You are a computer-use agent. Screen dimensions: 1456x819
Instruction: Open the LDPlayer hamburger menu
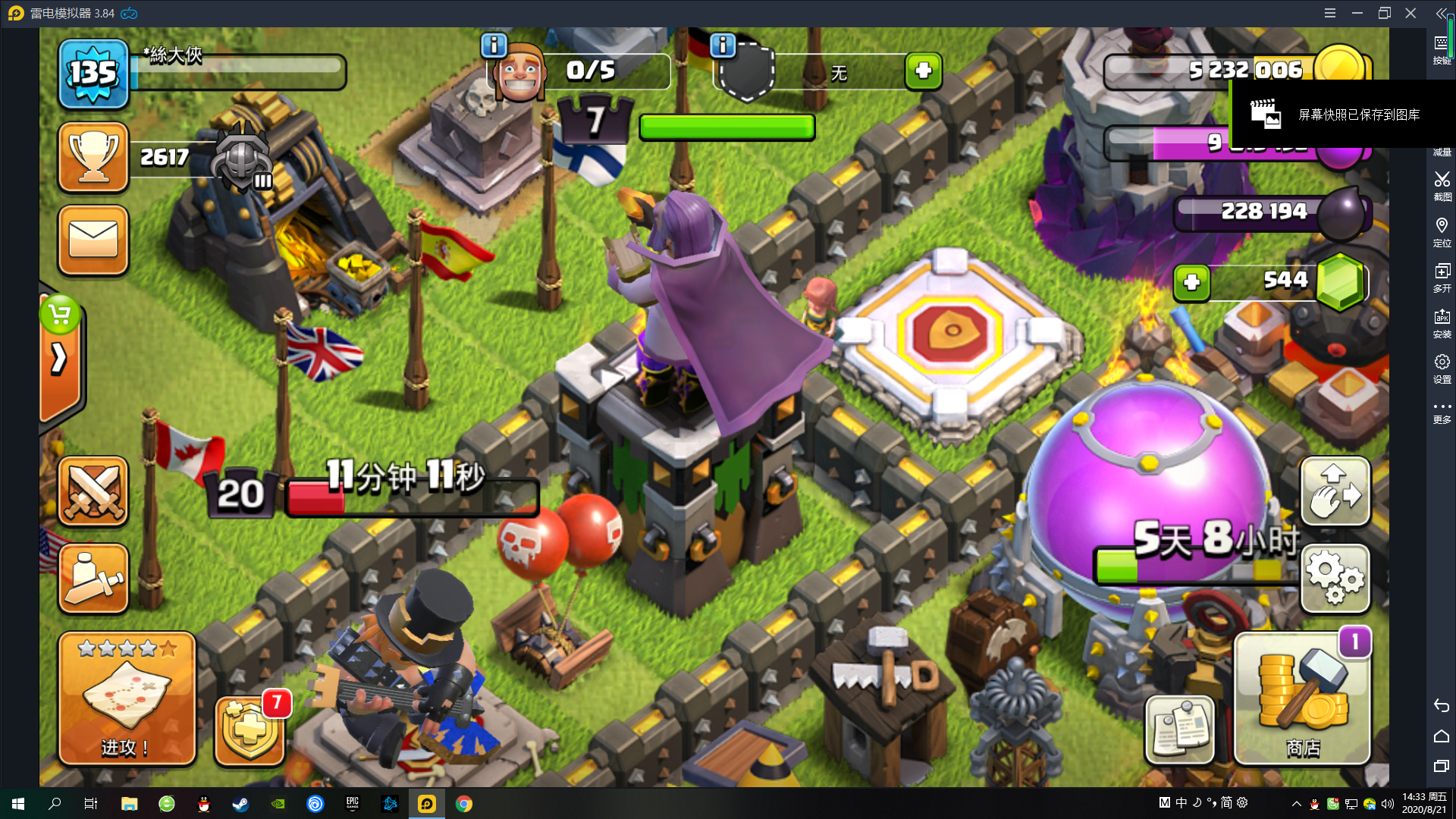[x=1332, y=13]
